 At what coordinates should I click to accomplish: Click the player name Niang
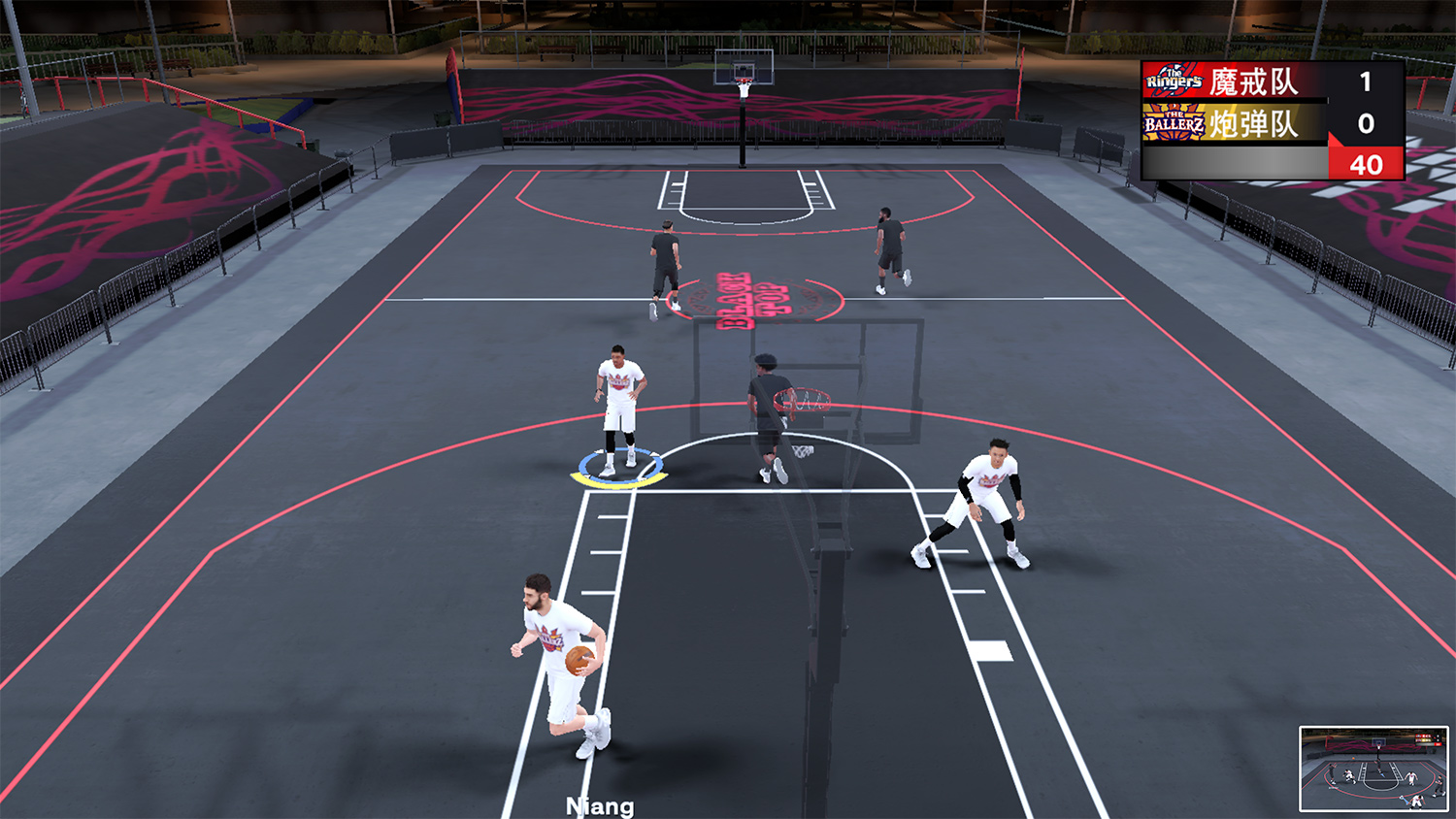coord(599,804)
